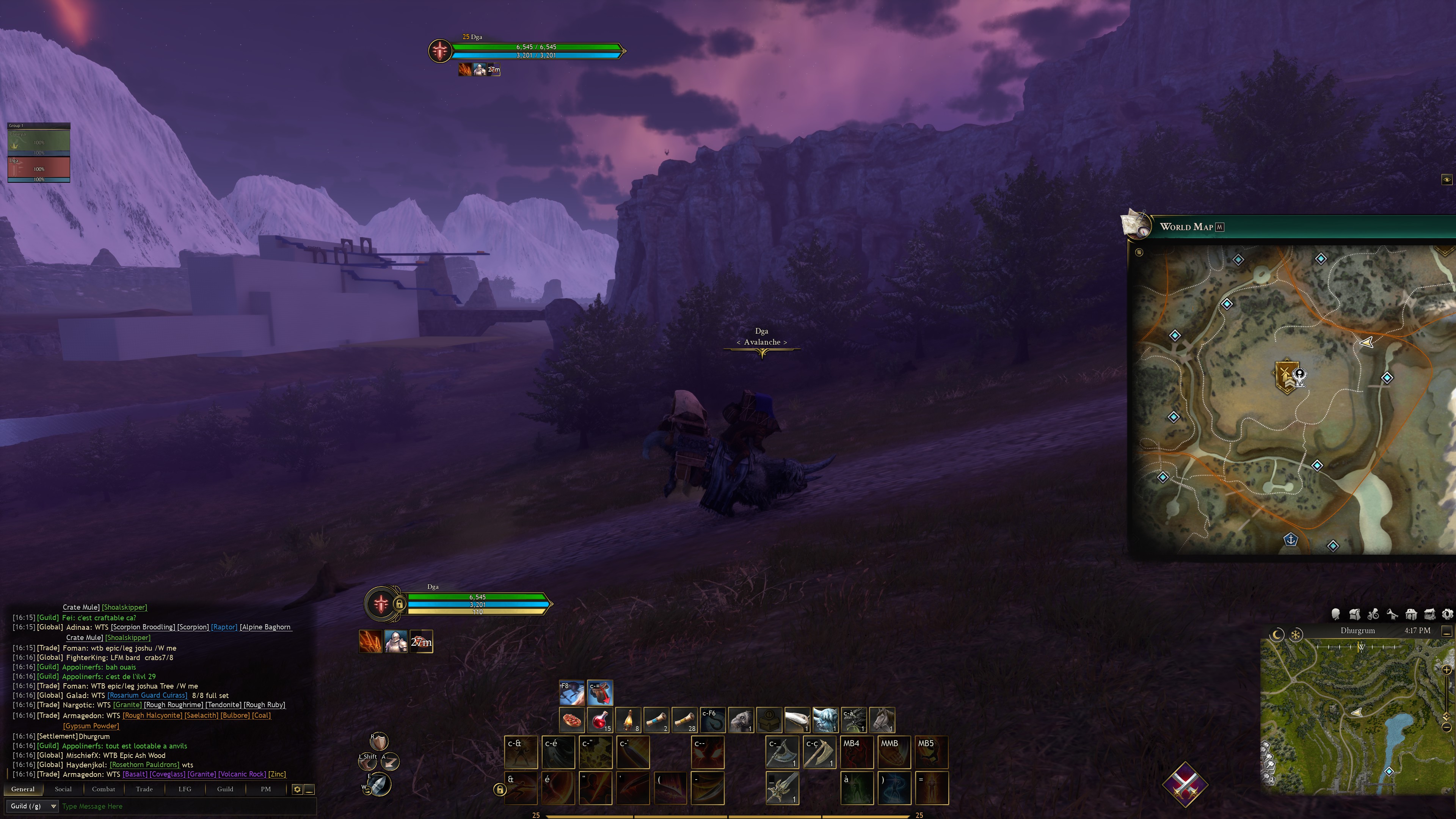This screenshot has width=1456, height=819.
Task: Click the anchor marker on world map
Action: click(1291, 539)
